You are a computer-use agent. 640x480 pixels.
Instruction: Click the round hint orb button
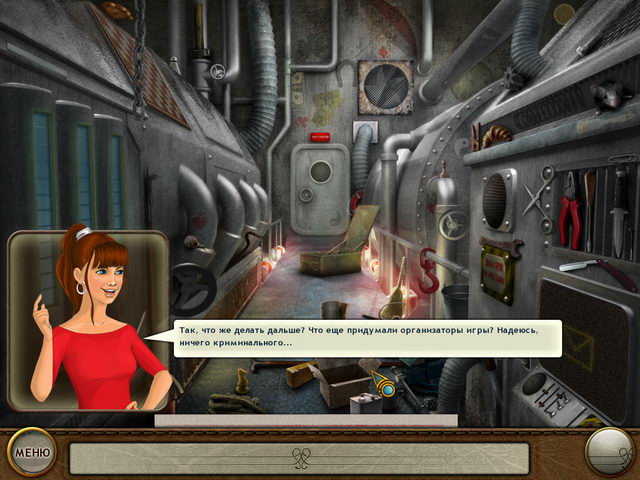tap(608, 452)
